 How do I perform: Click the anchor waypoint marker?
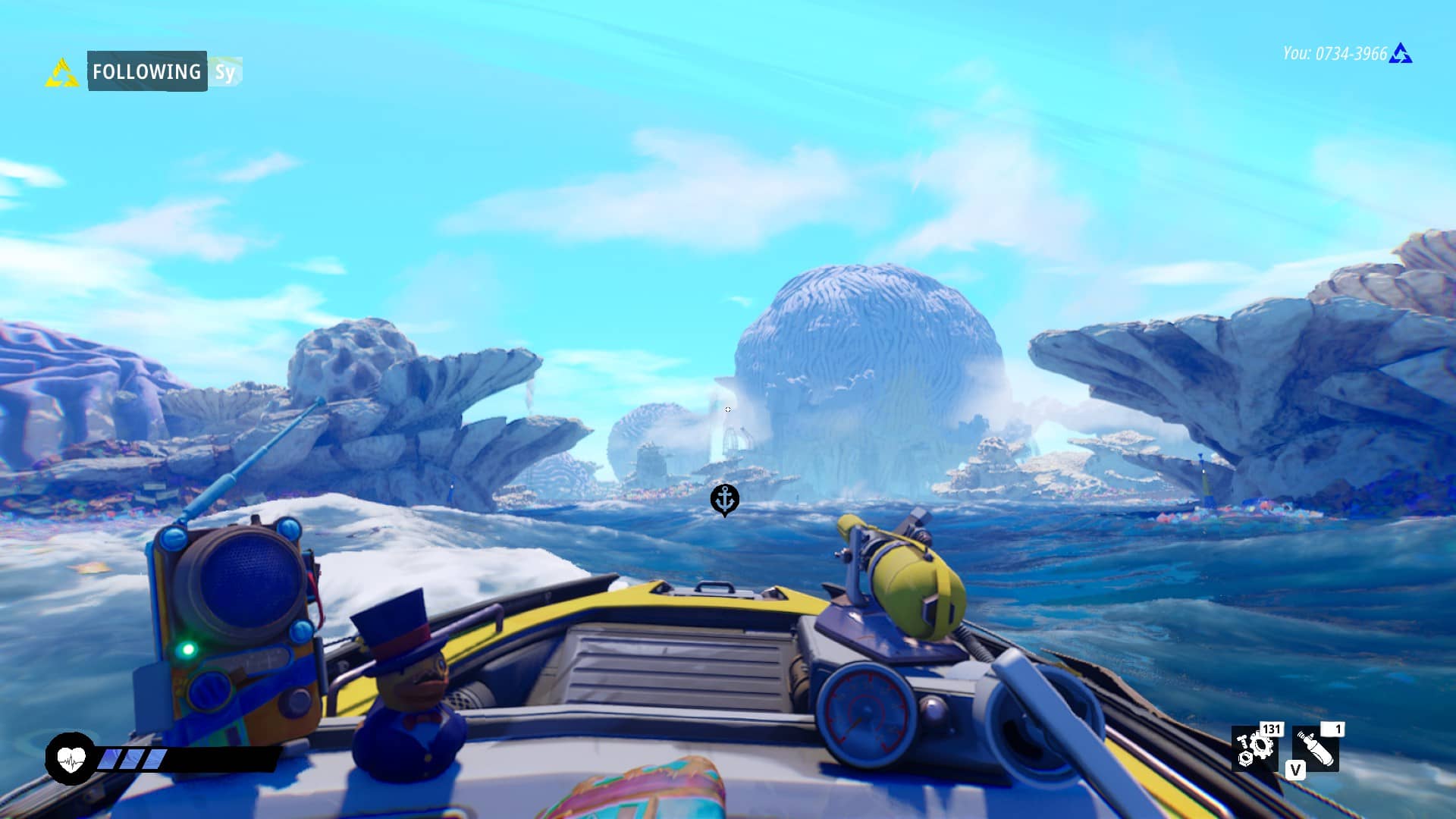[724, 500]
